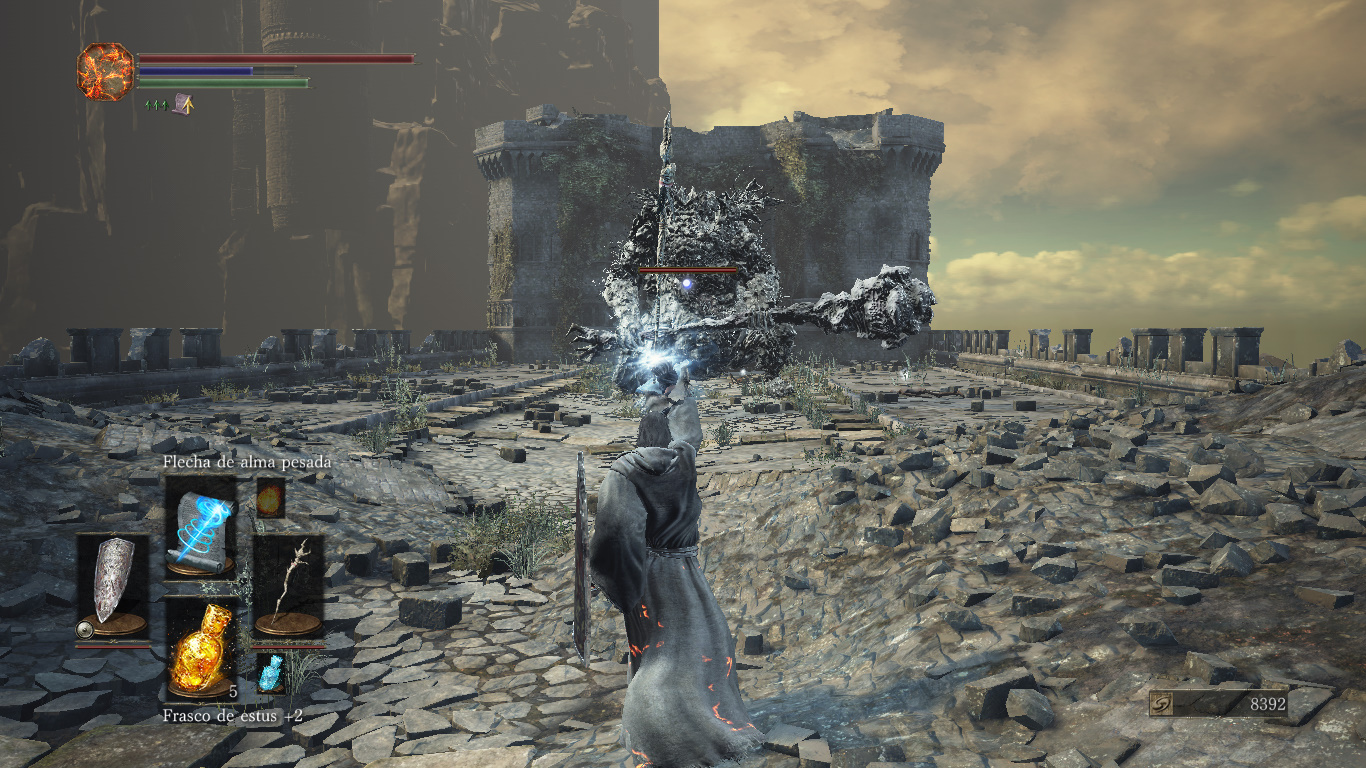Select the shield in the left-hand slot
The image size is (1366, 768).
(x=112, y=587)
